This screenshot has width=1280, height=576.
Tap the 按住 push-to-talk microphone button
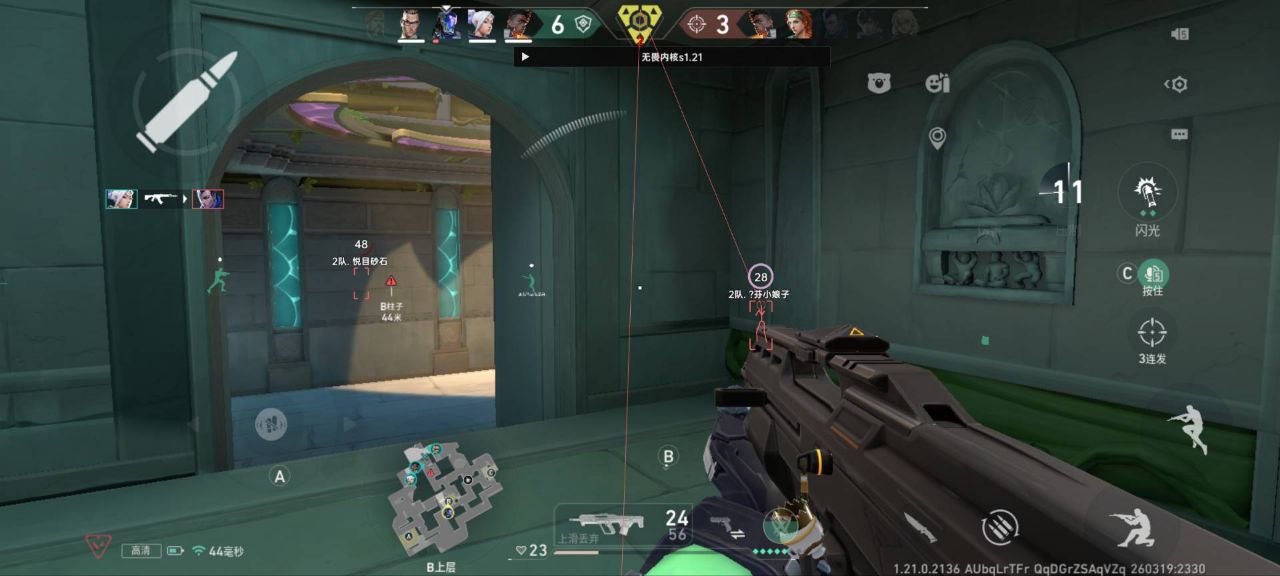coord(1153,273)
